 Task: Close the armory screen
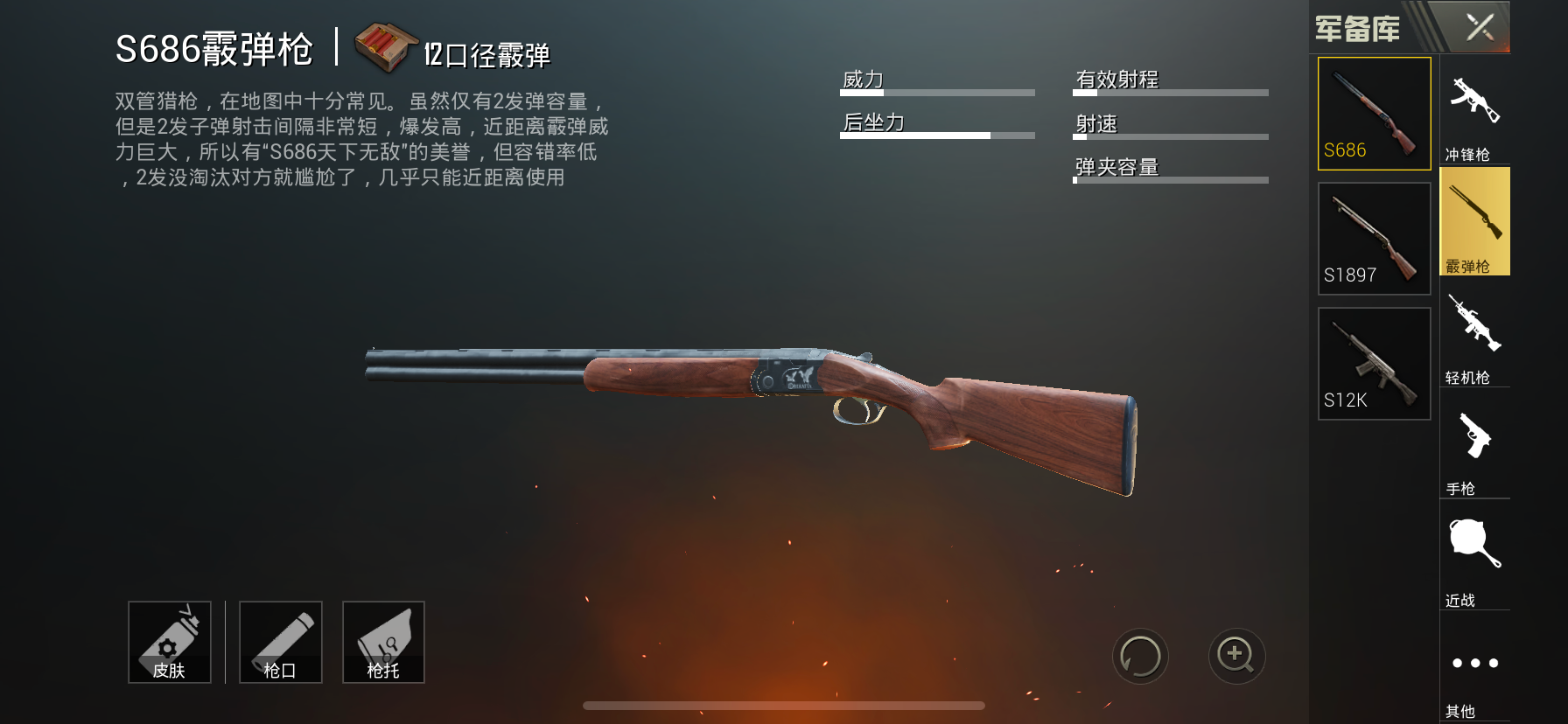coord(1480,27)
